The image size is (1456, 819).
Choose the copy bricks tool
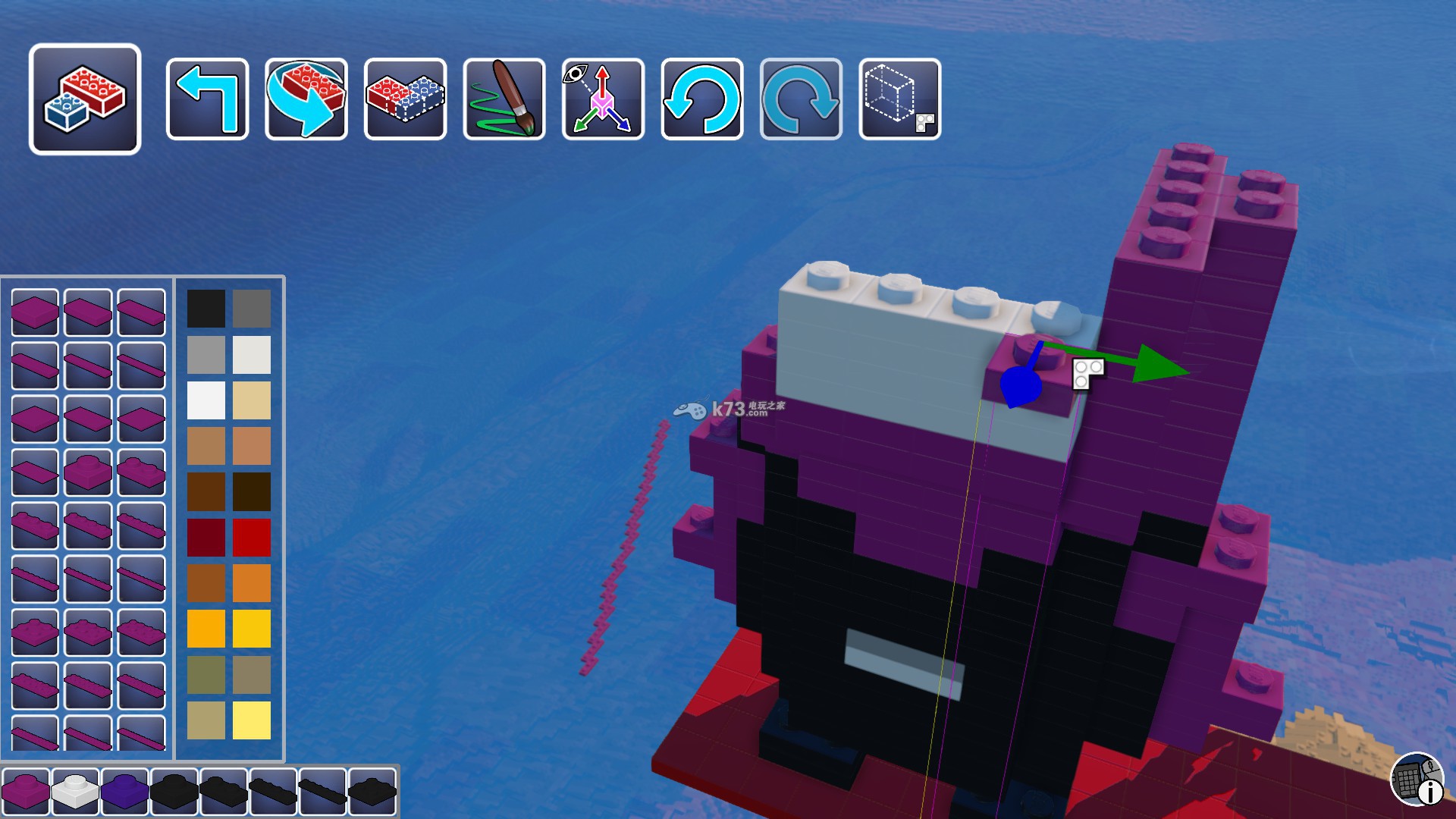405,99
